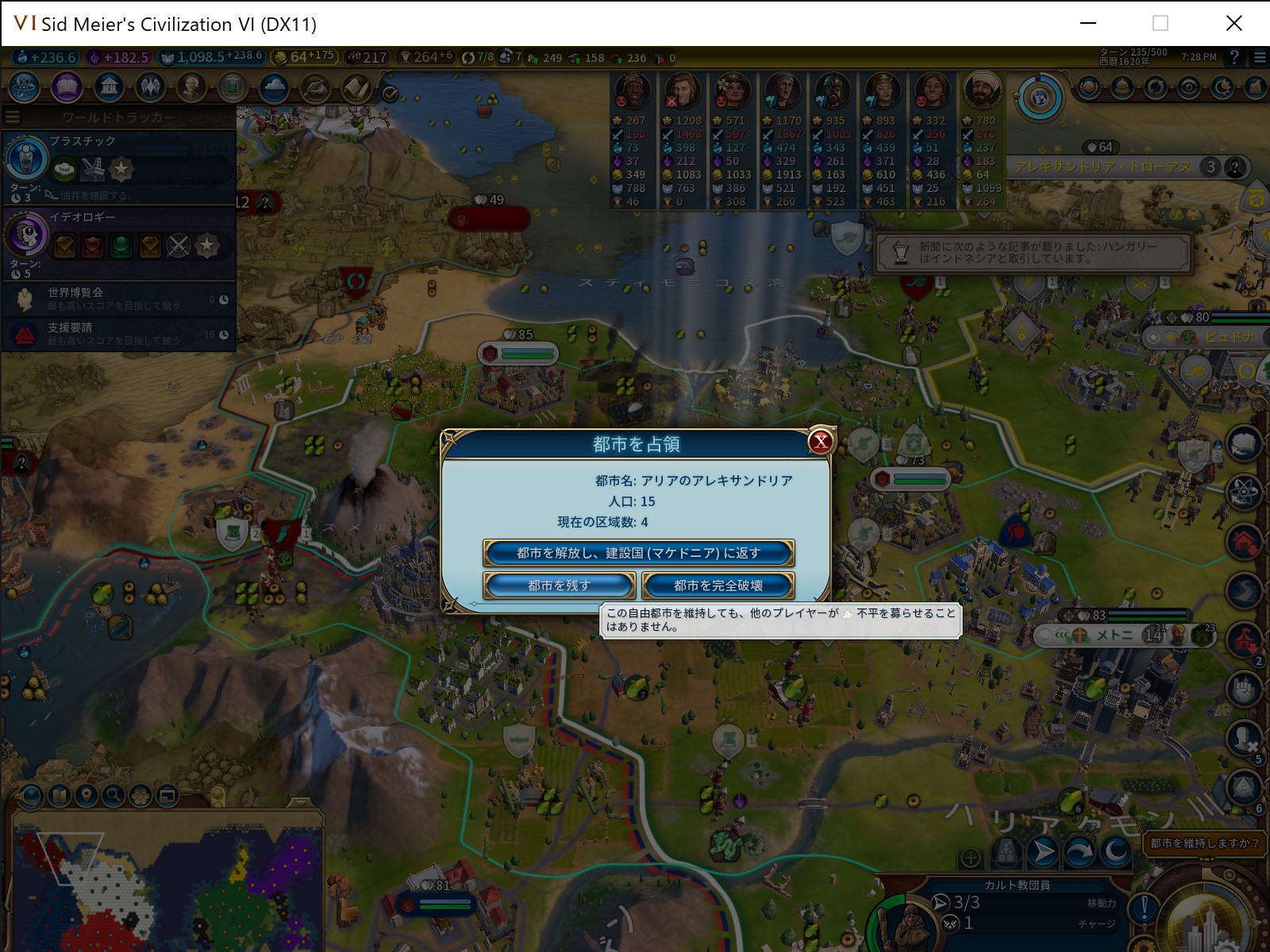
Task: Open the World Congress (dome icon)
Action: pyautogui.click(x=1122, y=86)
